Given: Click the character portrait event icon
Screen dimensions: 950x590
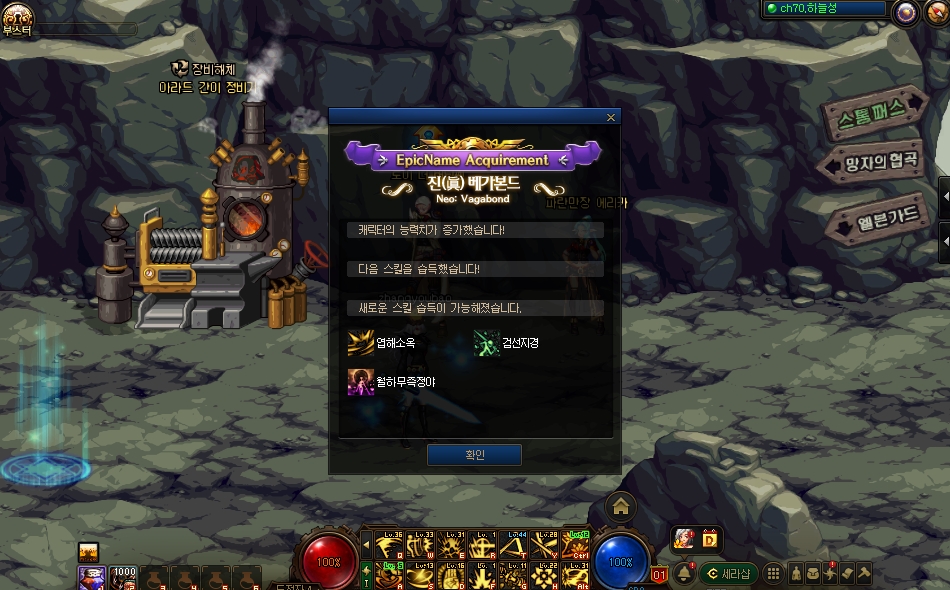Looking at the screenshot, I should pyautogui.click(x=684, y=539).
